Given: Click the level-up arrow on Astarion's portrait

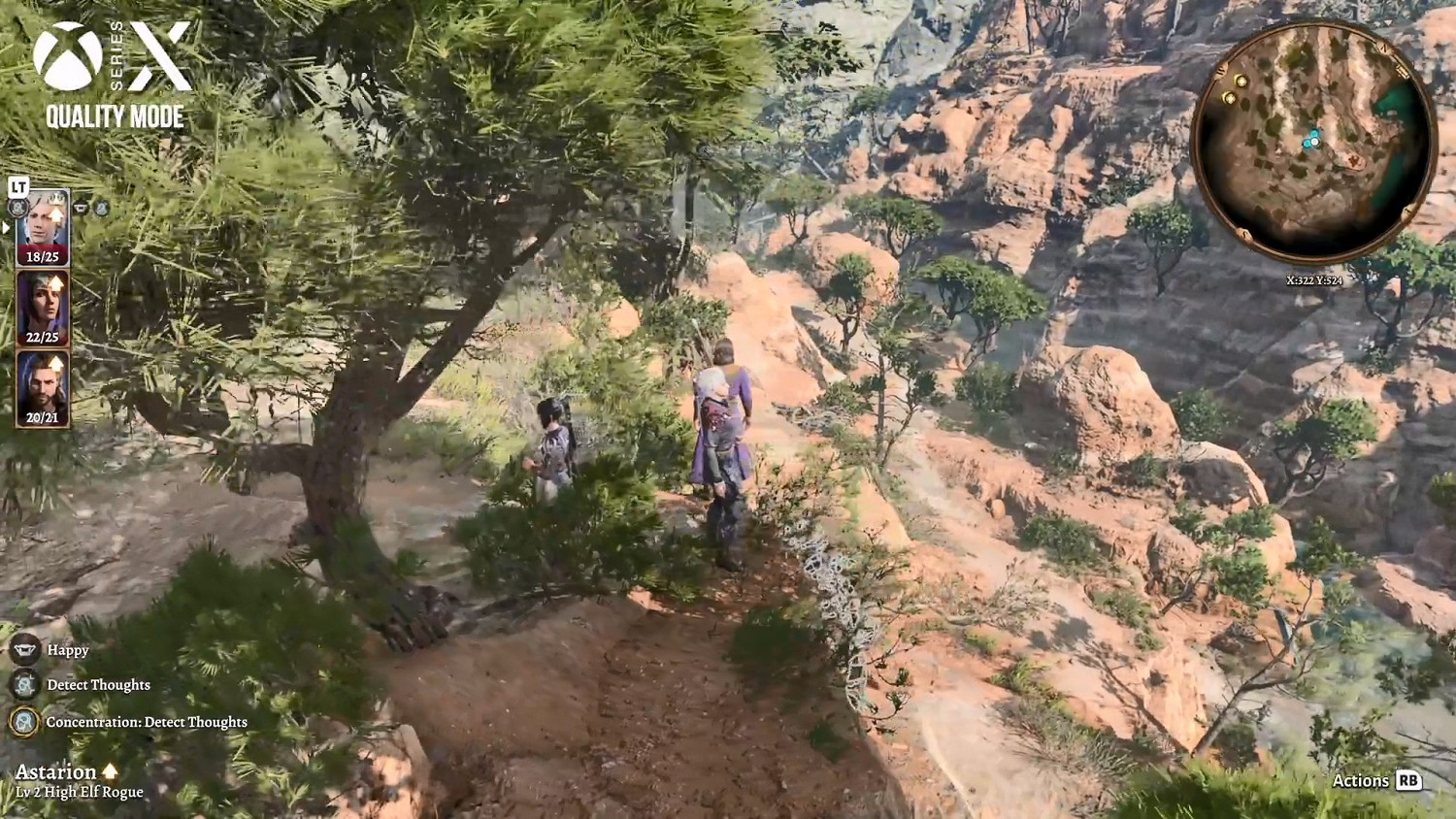Looking at the screenshot, I should pos(55,213).
